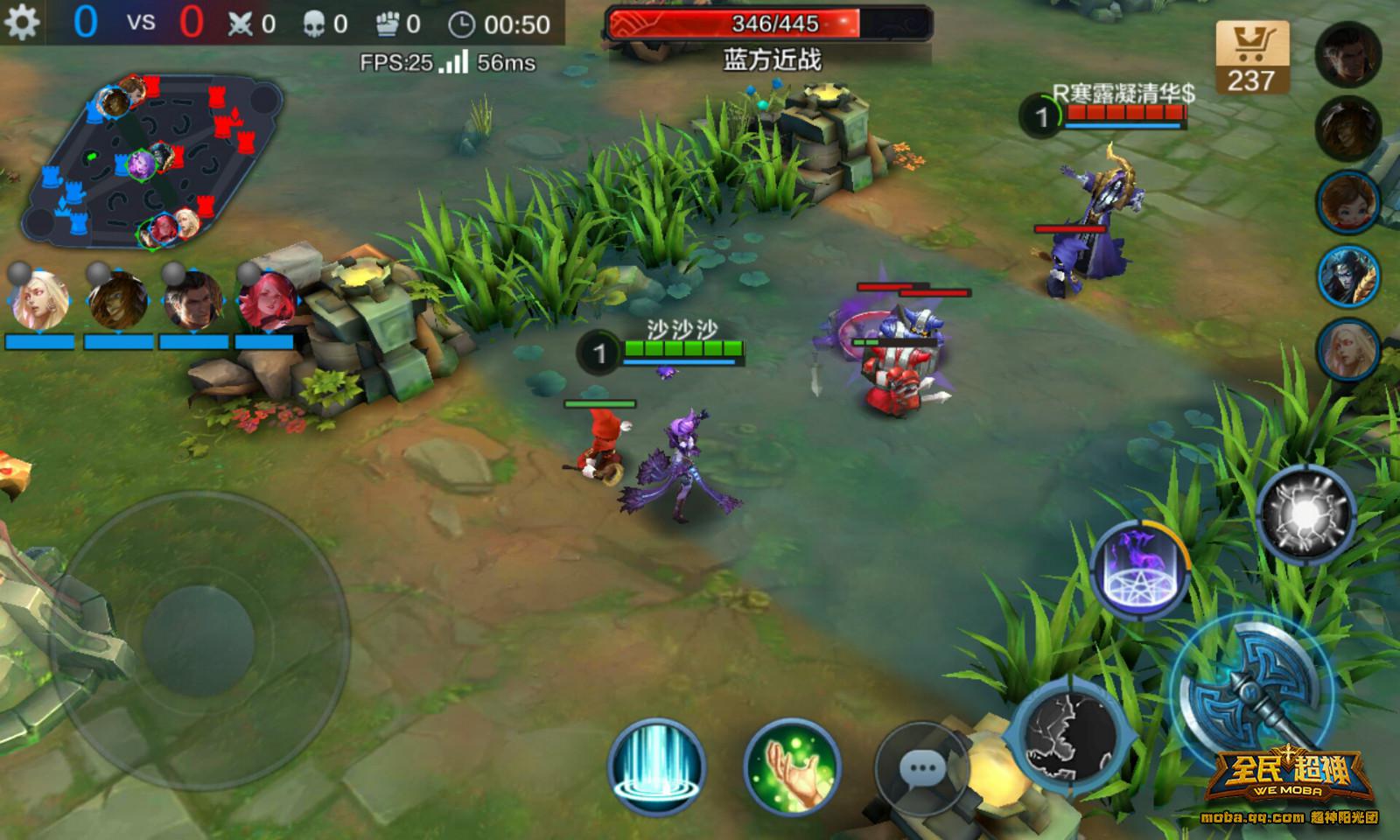Select the orange-haired girl enemy portrait

[x=1347, y=202]
